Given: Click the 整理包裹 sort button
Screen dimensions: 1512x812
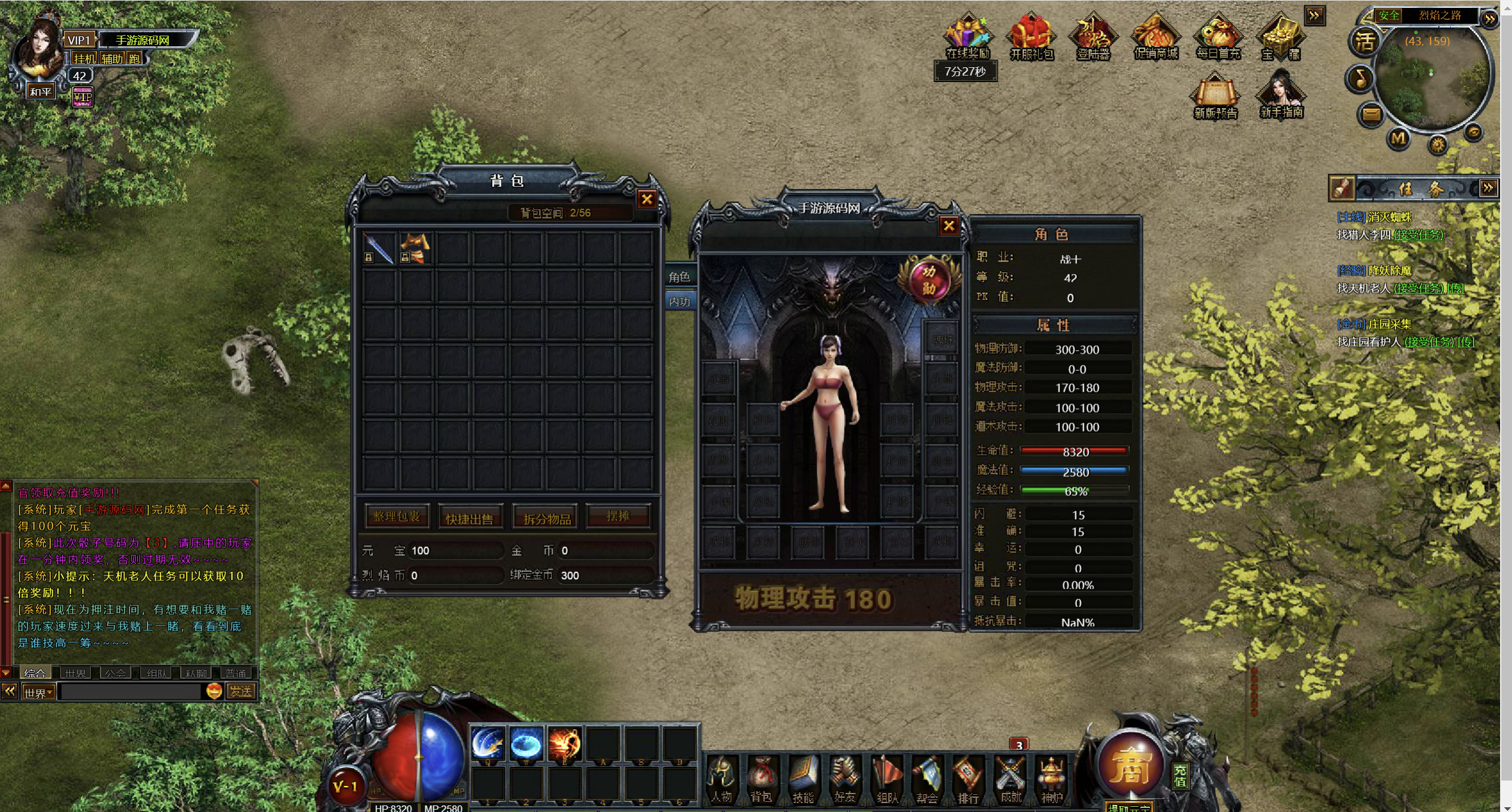Looking at the screenshot, I should point(396,517).
